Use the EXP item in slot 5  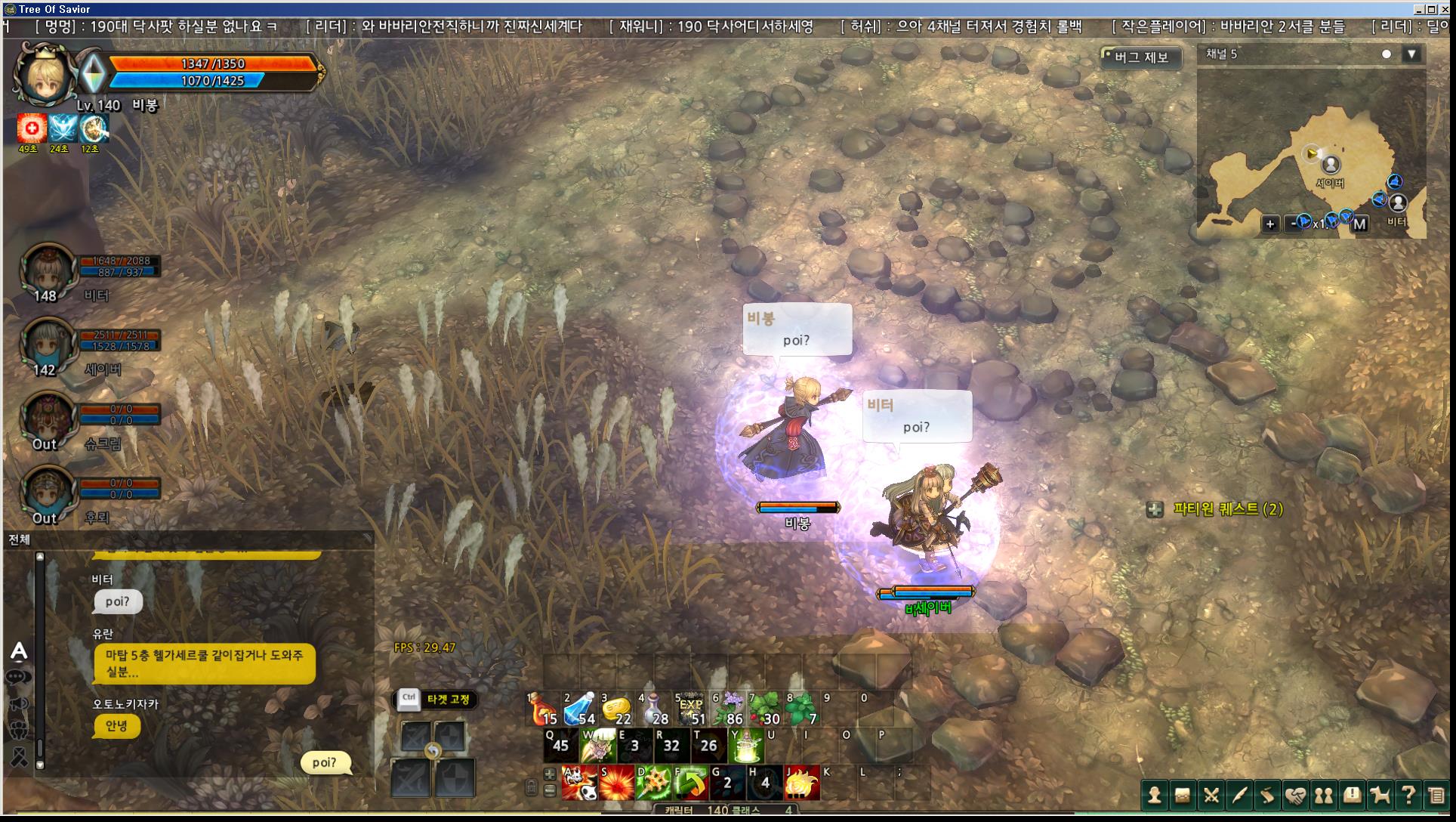(690, 710)
